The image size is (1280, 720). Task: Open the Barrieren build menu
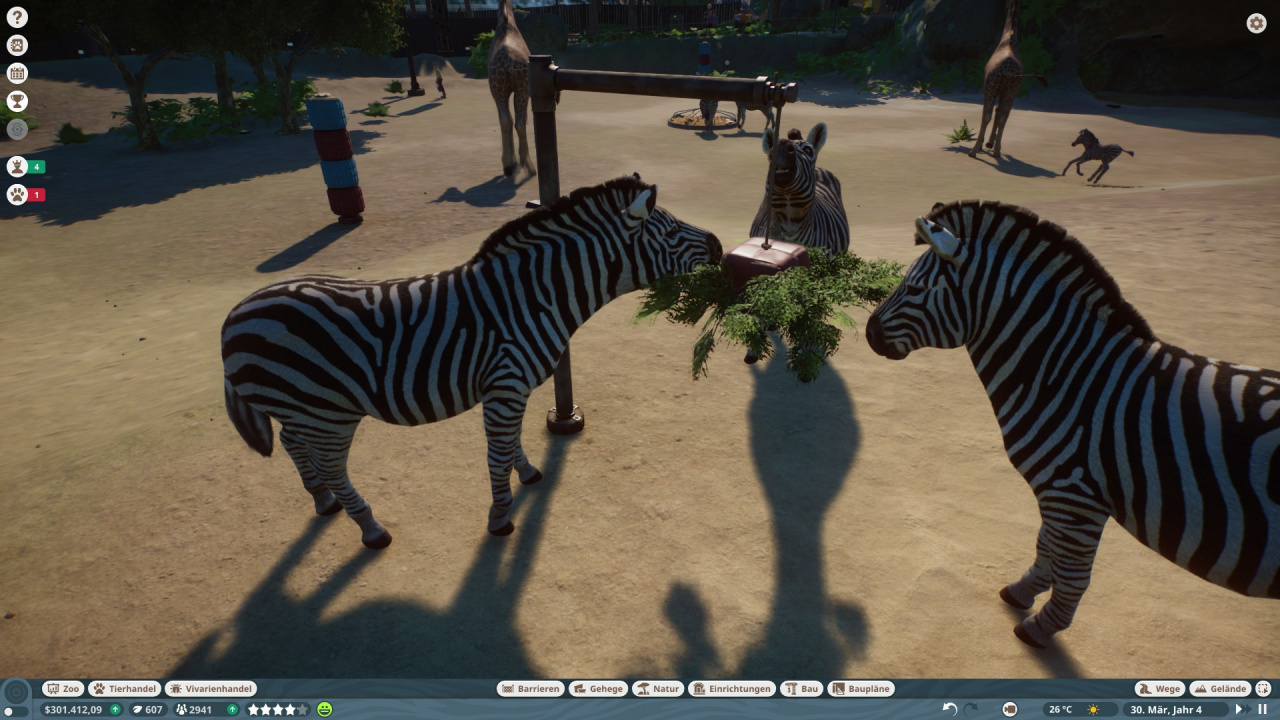531,688
